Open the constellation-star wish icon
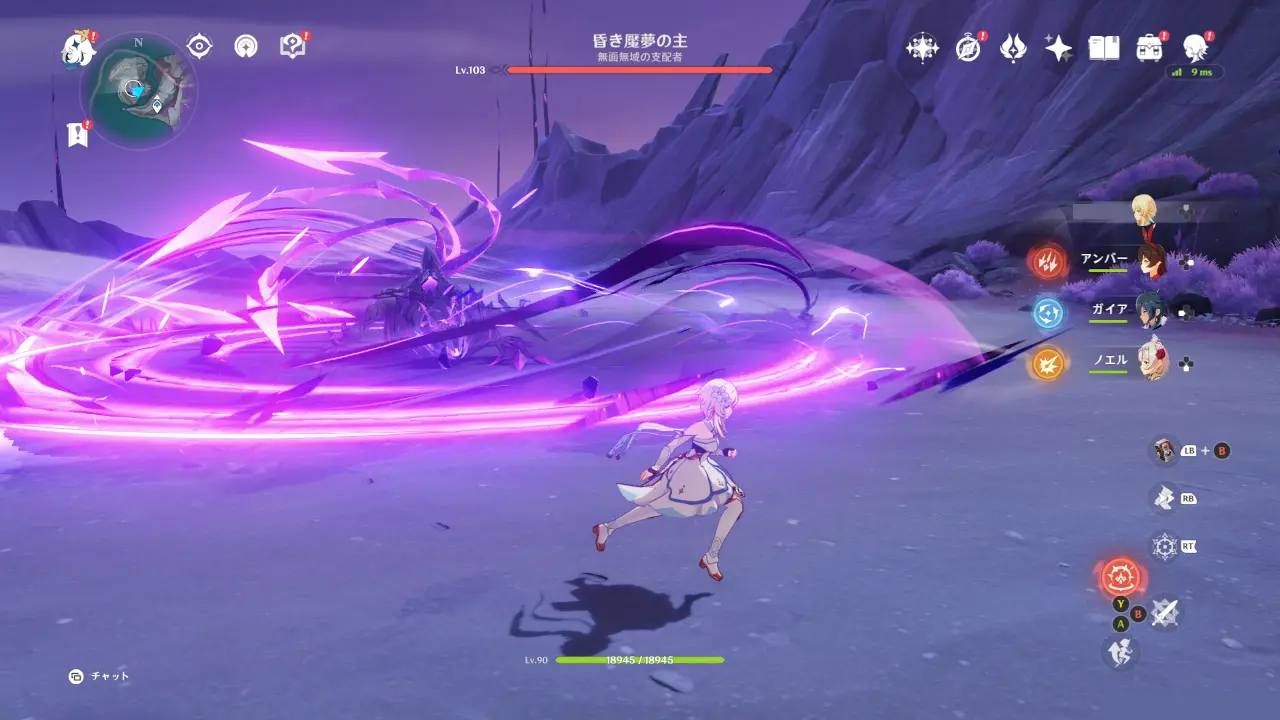Screen dimensions: 1280x720 (x=922, y=48)
